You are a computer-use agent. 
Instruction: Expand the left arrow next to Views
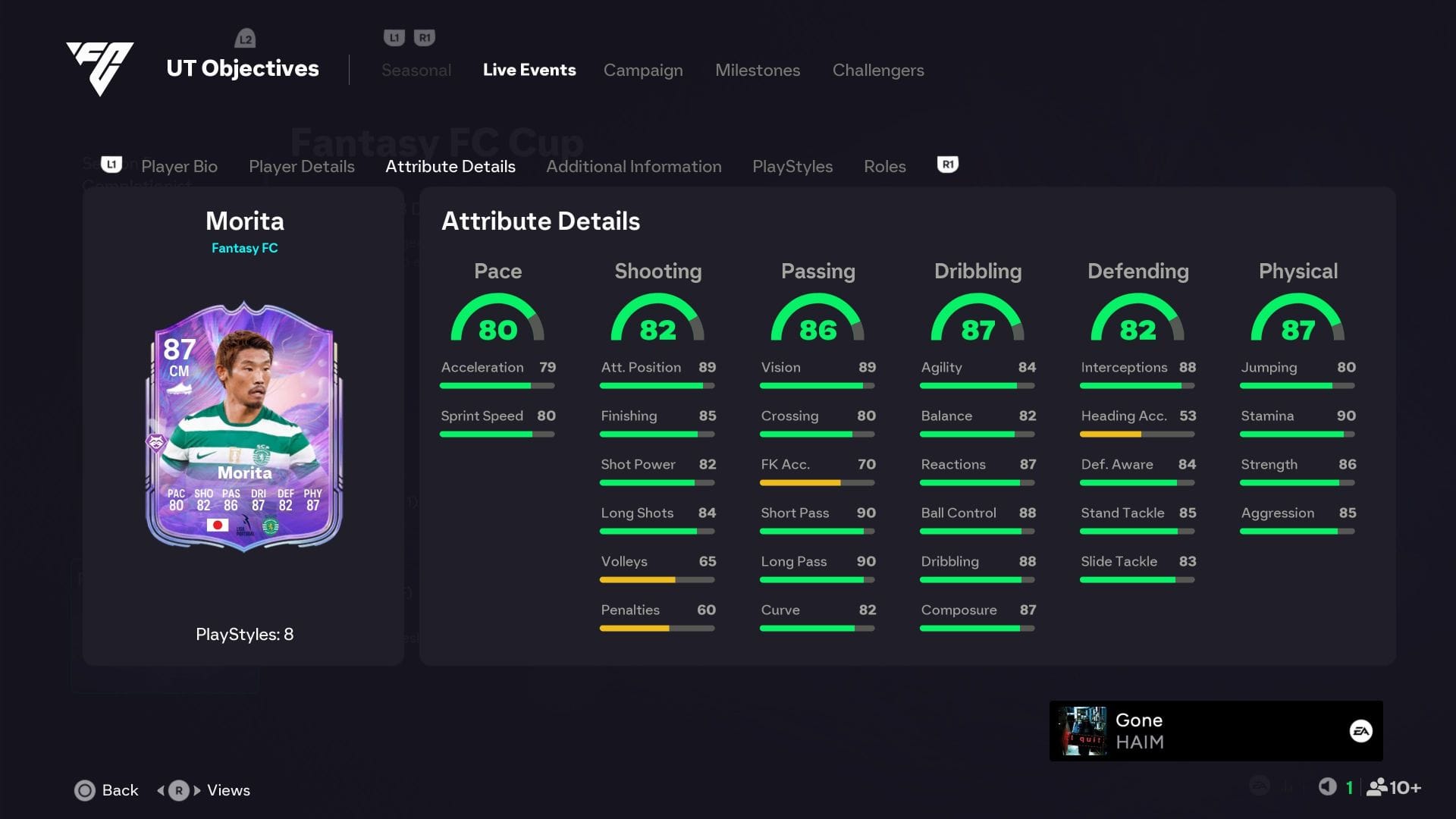162,789
